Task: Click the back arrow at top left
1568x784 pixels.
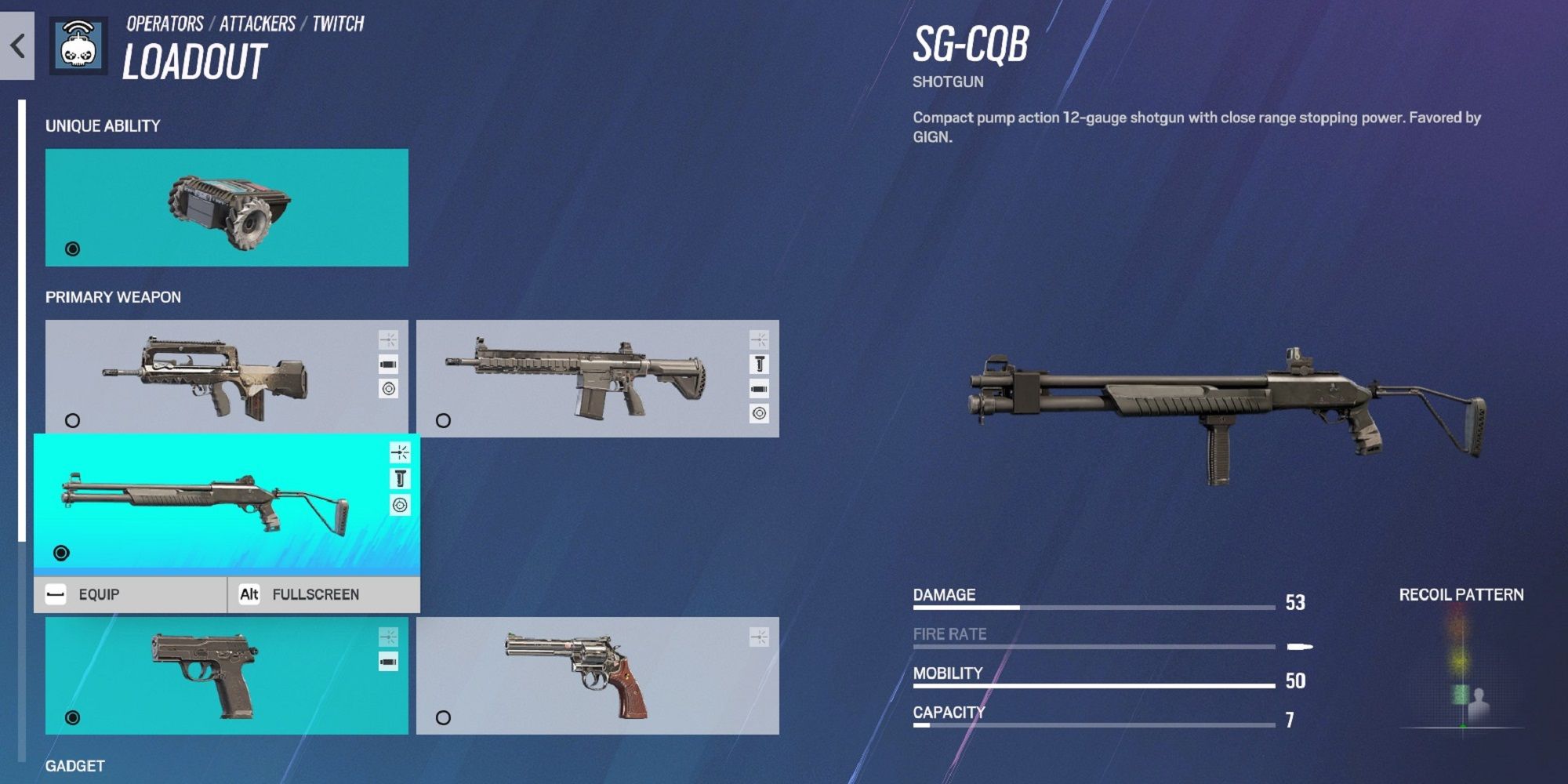Action: (x=17, y=45)
